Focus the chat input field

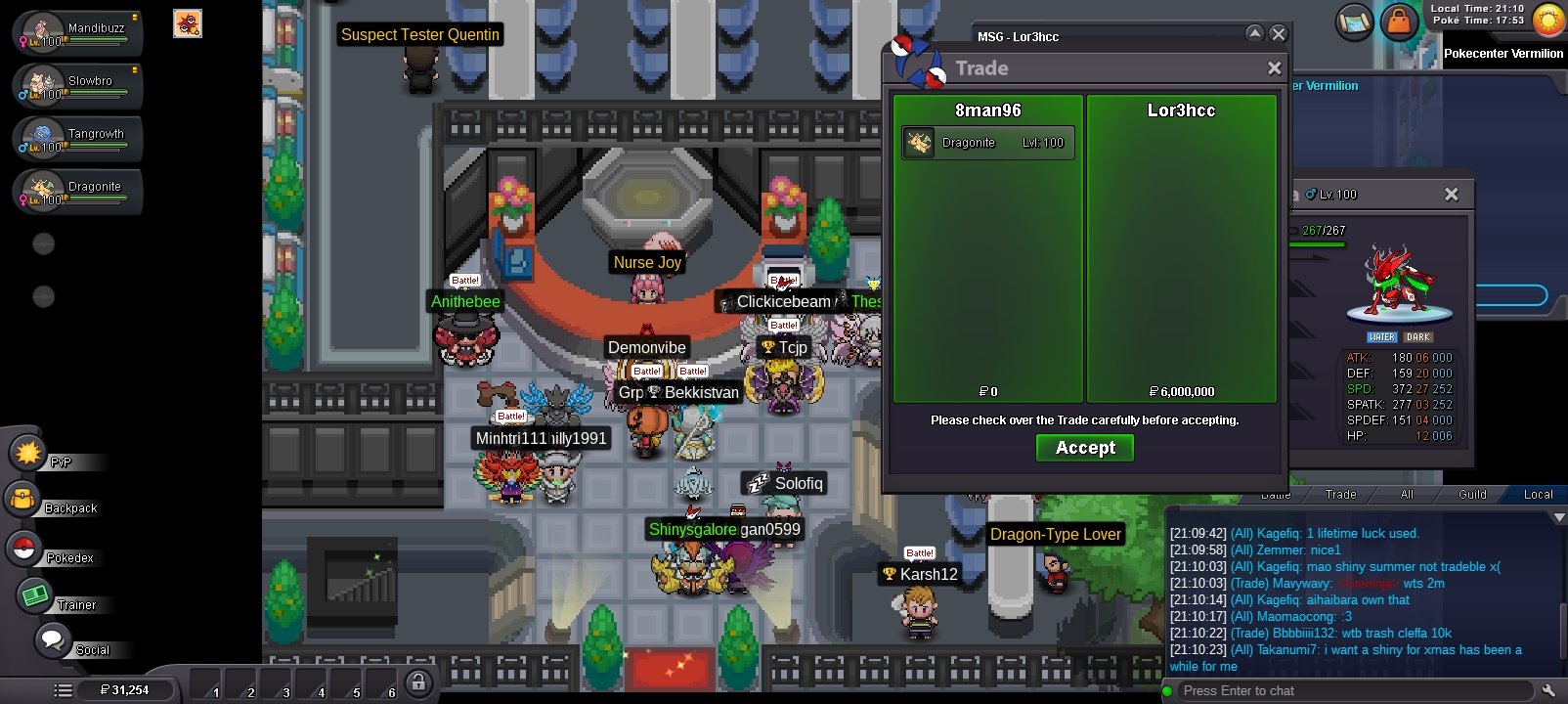click(1349, 691)
